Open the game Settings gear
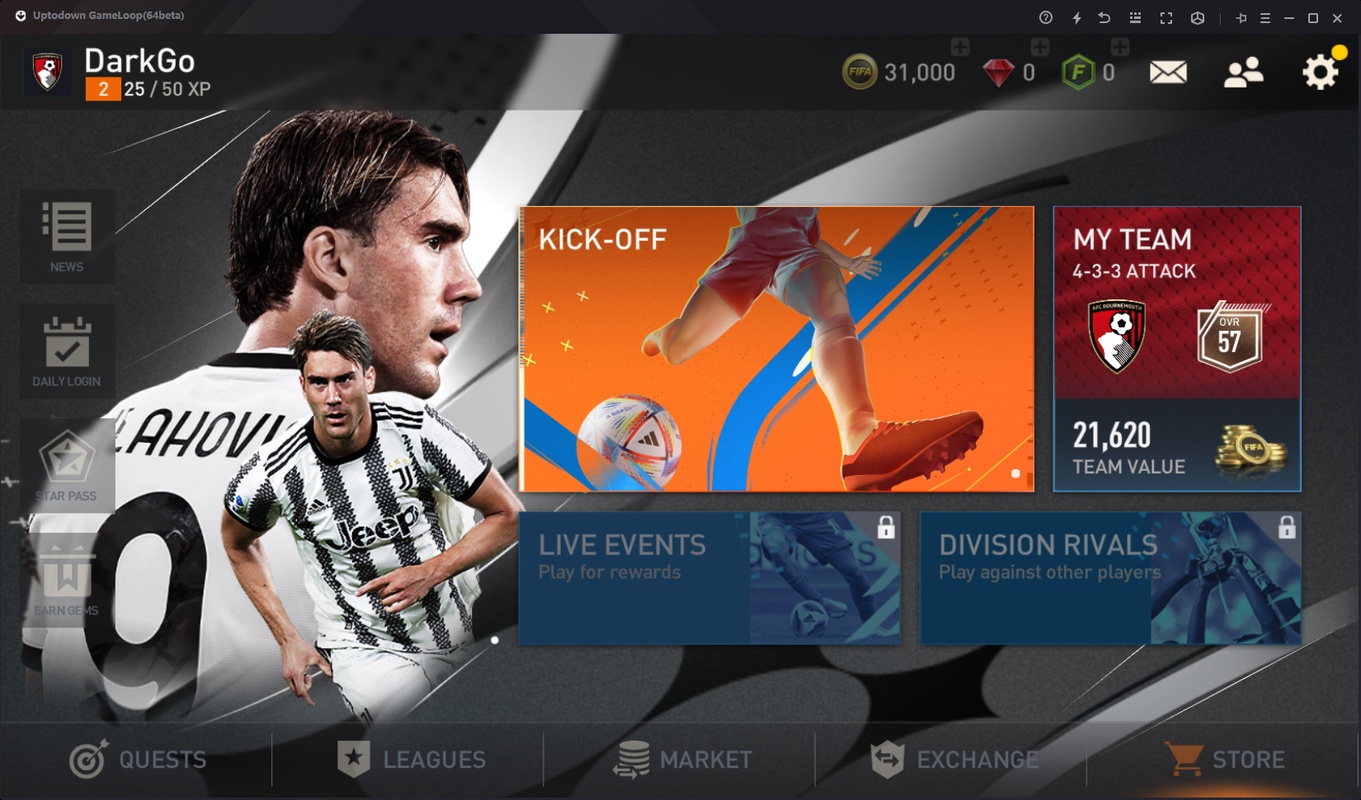 (1320, 70)
